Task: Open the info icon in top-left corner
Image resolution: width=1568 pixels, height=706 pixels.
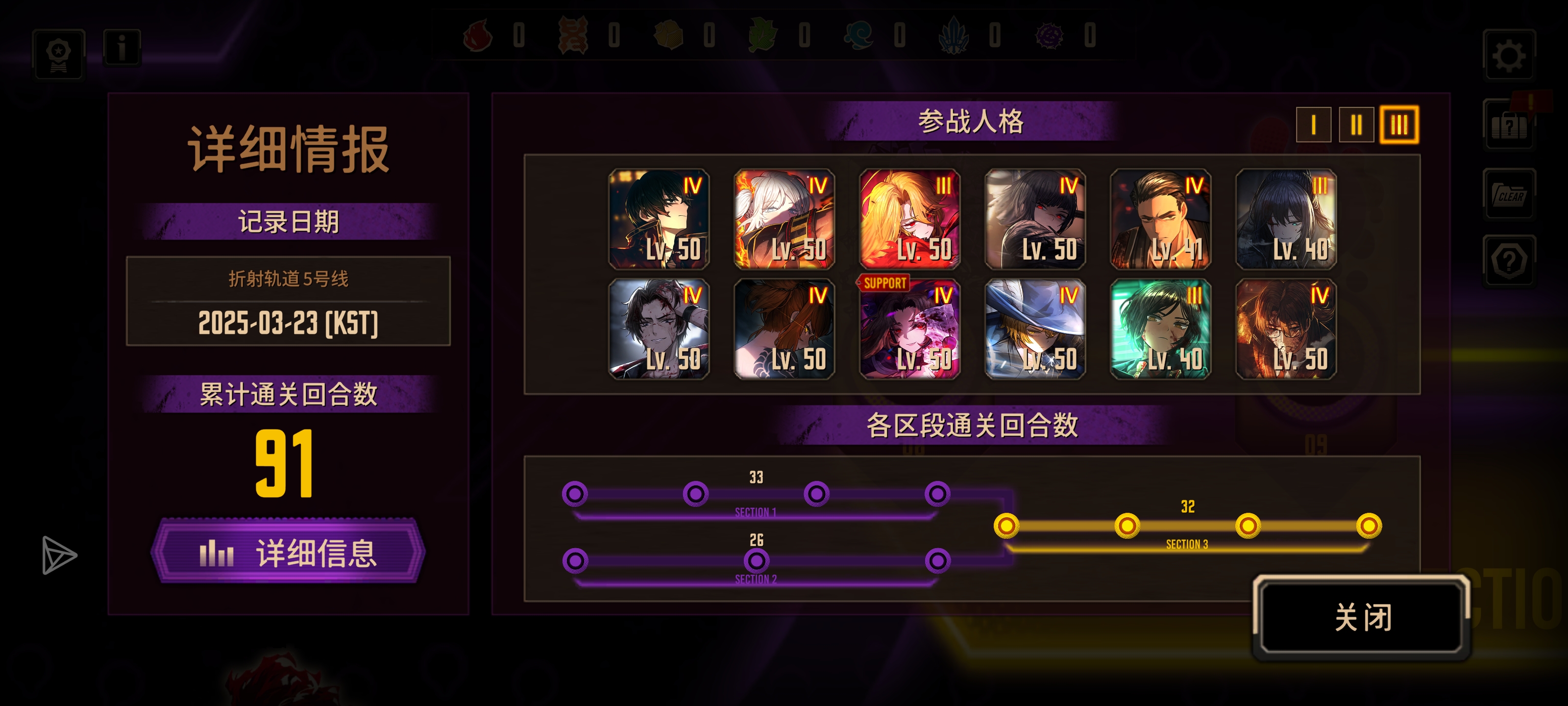Action: click(x=123, y=49)
